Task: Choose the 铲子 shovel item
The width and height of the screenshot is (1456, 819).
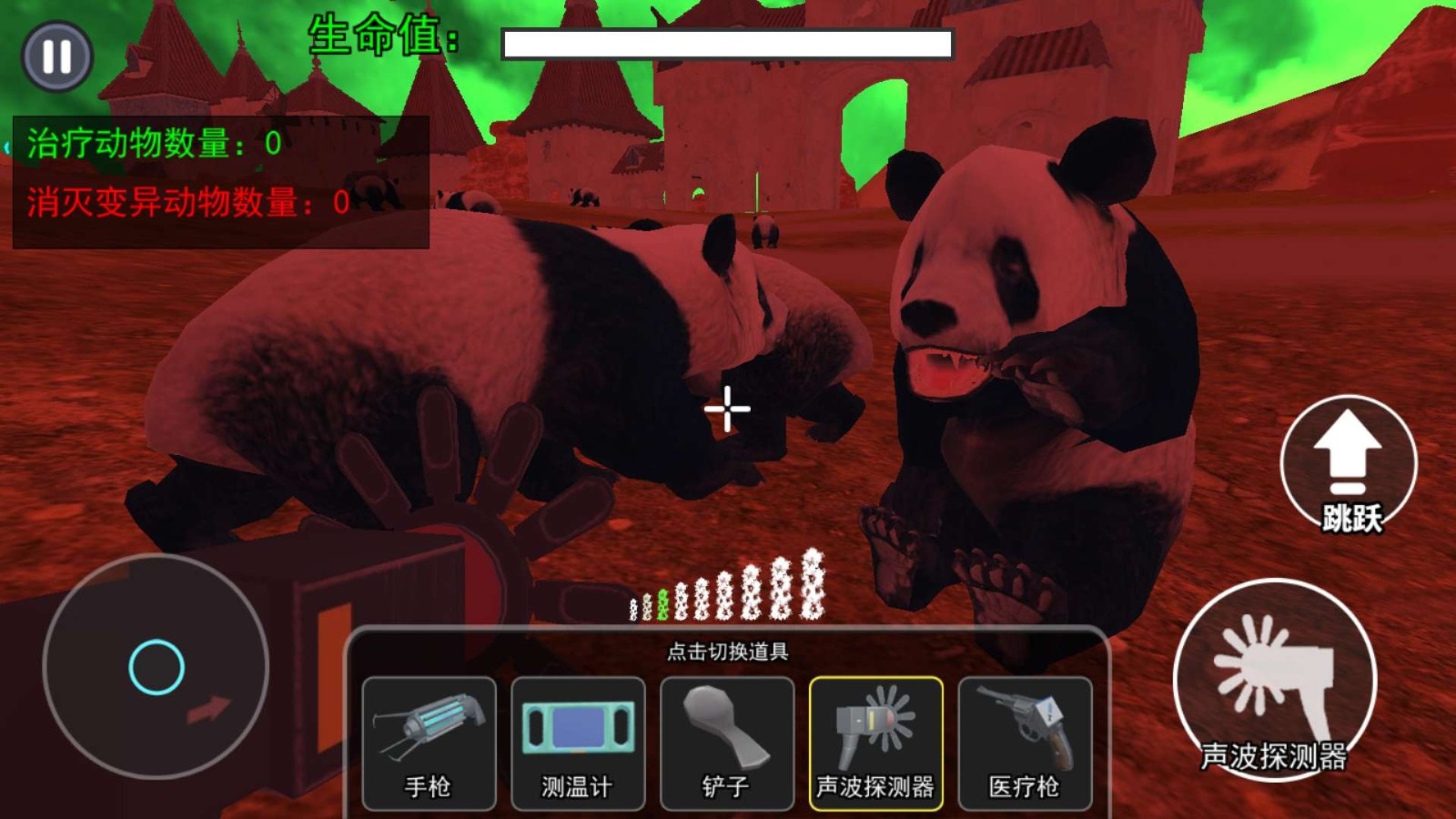Action: coord(727,739)
